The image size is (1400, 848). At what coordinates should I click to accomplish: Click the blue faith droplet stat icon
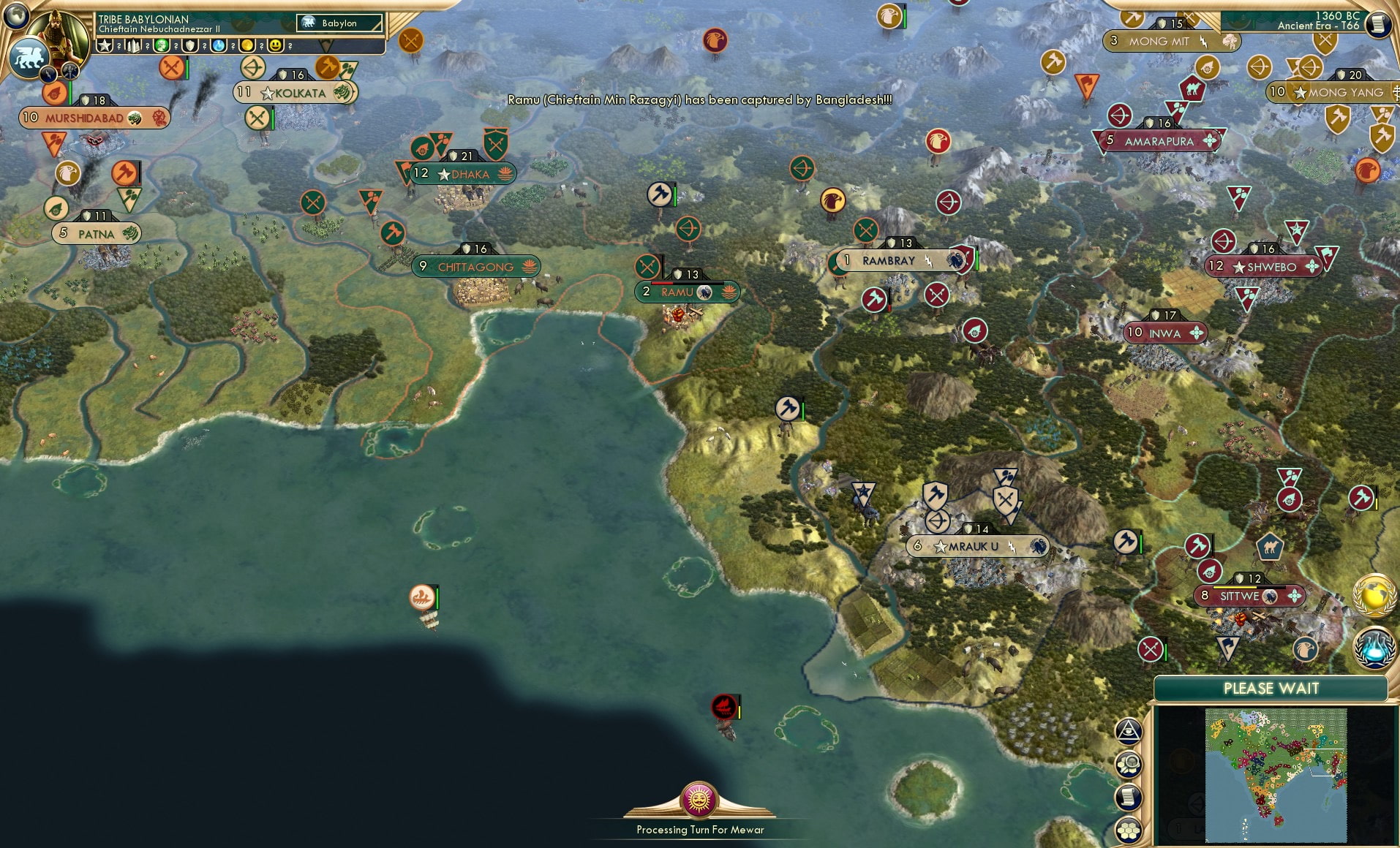click(218, 45)
